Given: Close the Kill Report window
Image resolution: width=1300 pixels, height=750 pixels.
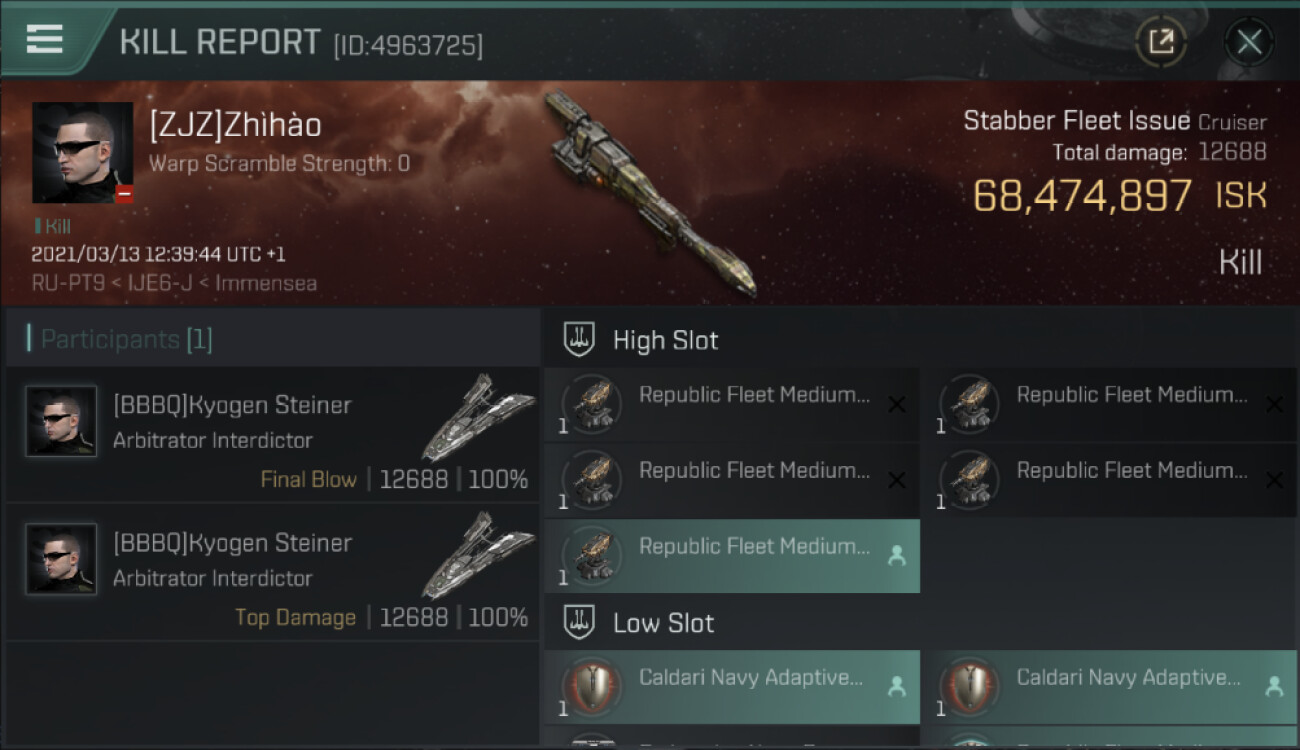Looking at the screenshot, I should click(1249, 42).
